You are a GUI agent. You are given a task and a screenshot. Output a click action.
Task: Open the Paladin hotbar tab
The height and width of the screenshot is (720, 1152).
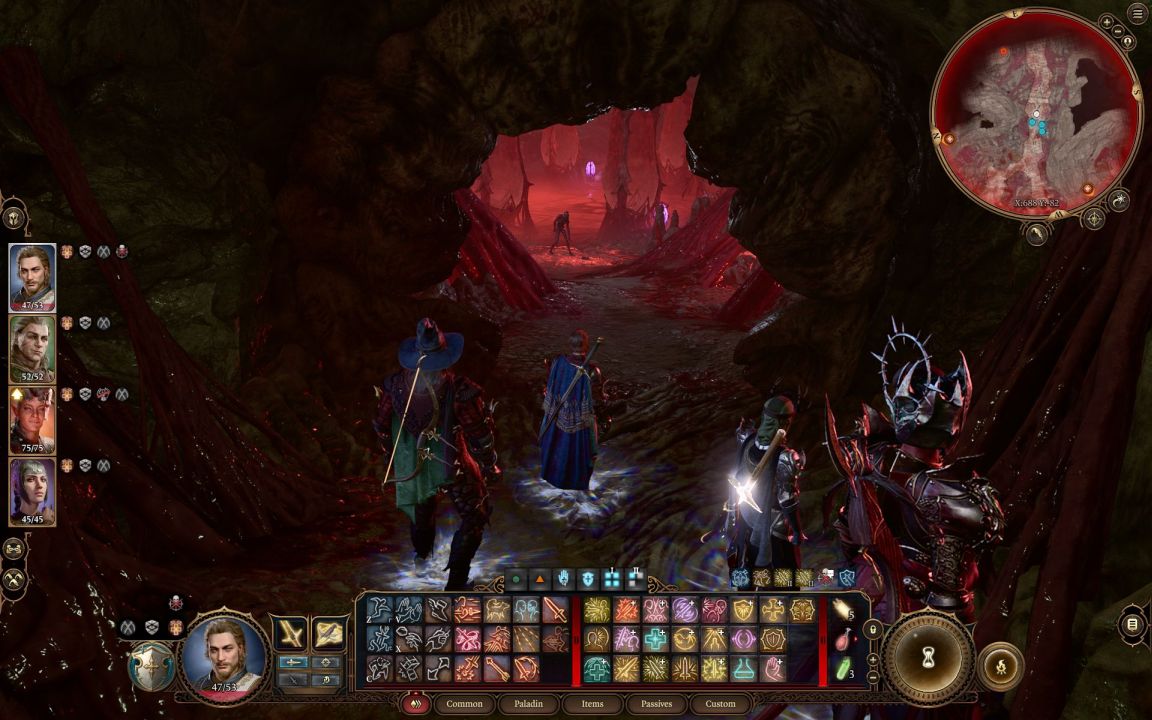[529, 704]
